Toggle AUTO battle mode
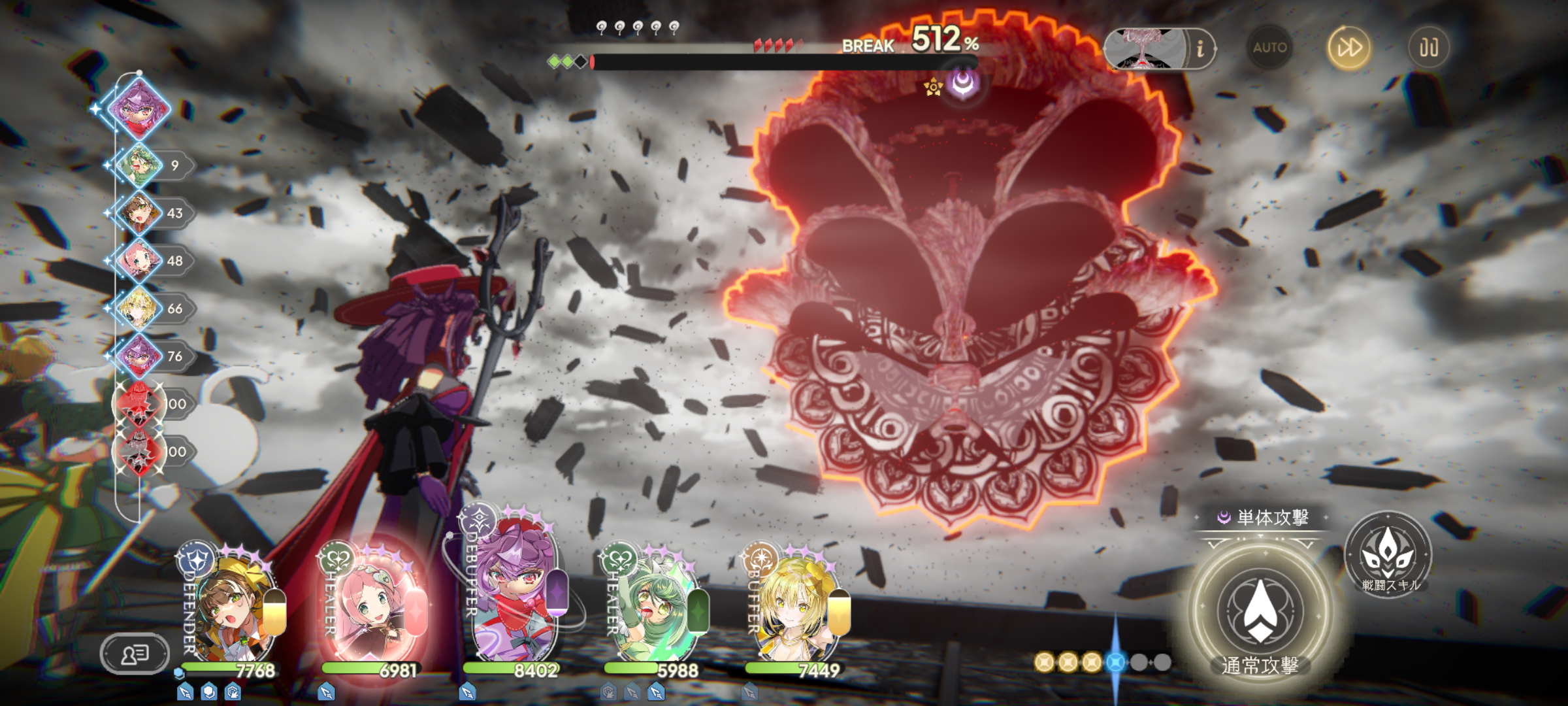Image resolution: width=1568 pixels, height=706 pixels. click(1269, 48)
